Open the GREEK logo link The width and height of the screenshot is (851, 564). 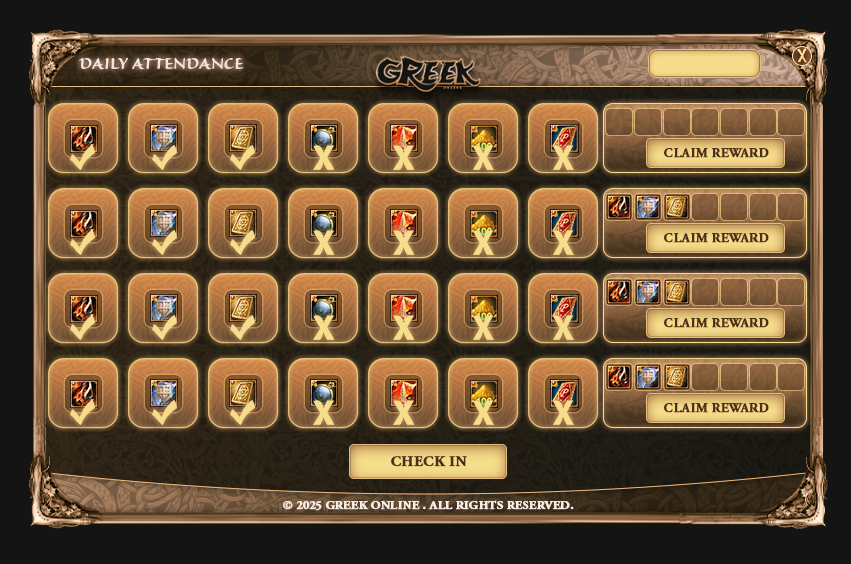coord(427,72)
